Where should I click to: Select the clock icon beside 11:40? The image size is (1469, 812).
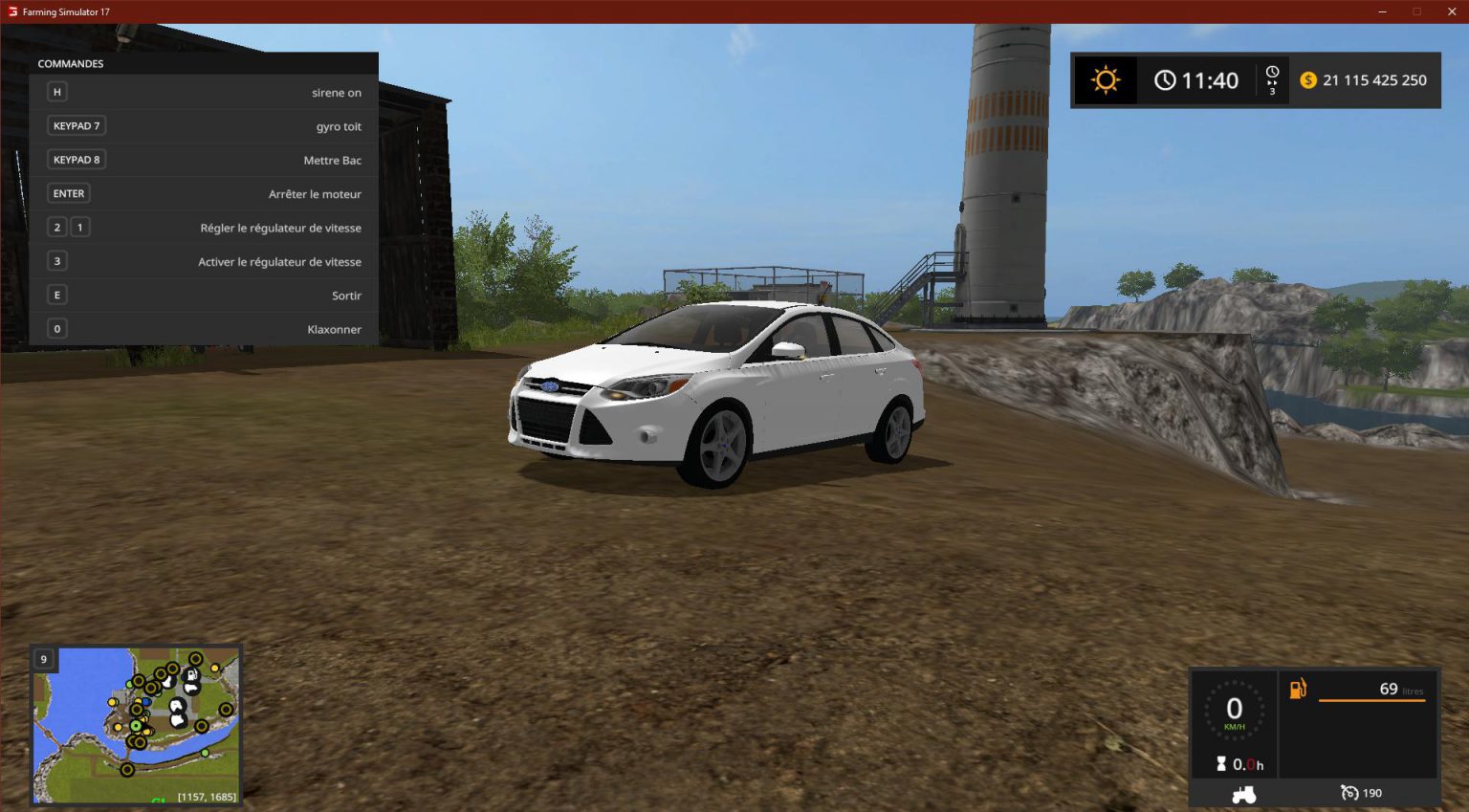point(1165,79)
